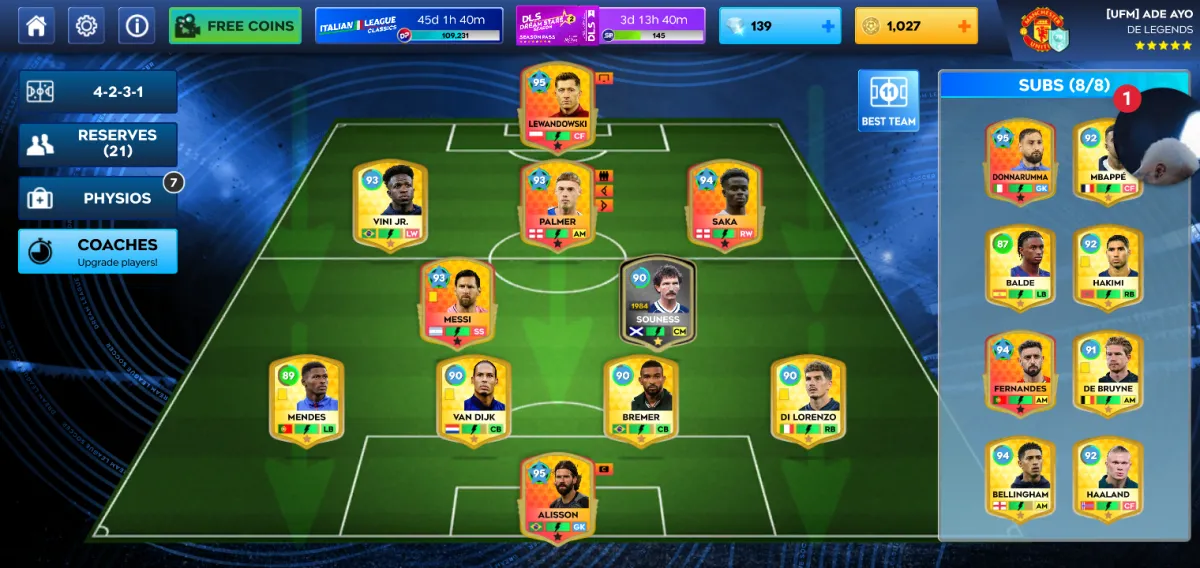Open Coaches to upgrade players
Viewport: 1200px width, 568px height.
(x=98, y=251)
